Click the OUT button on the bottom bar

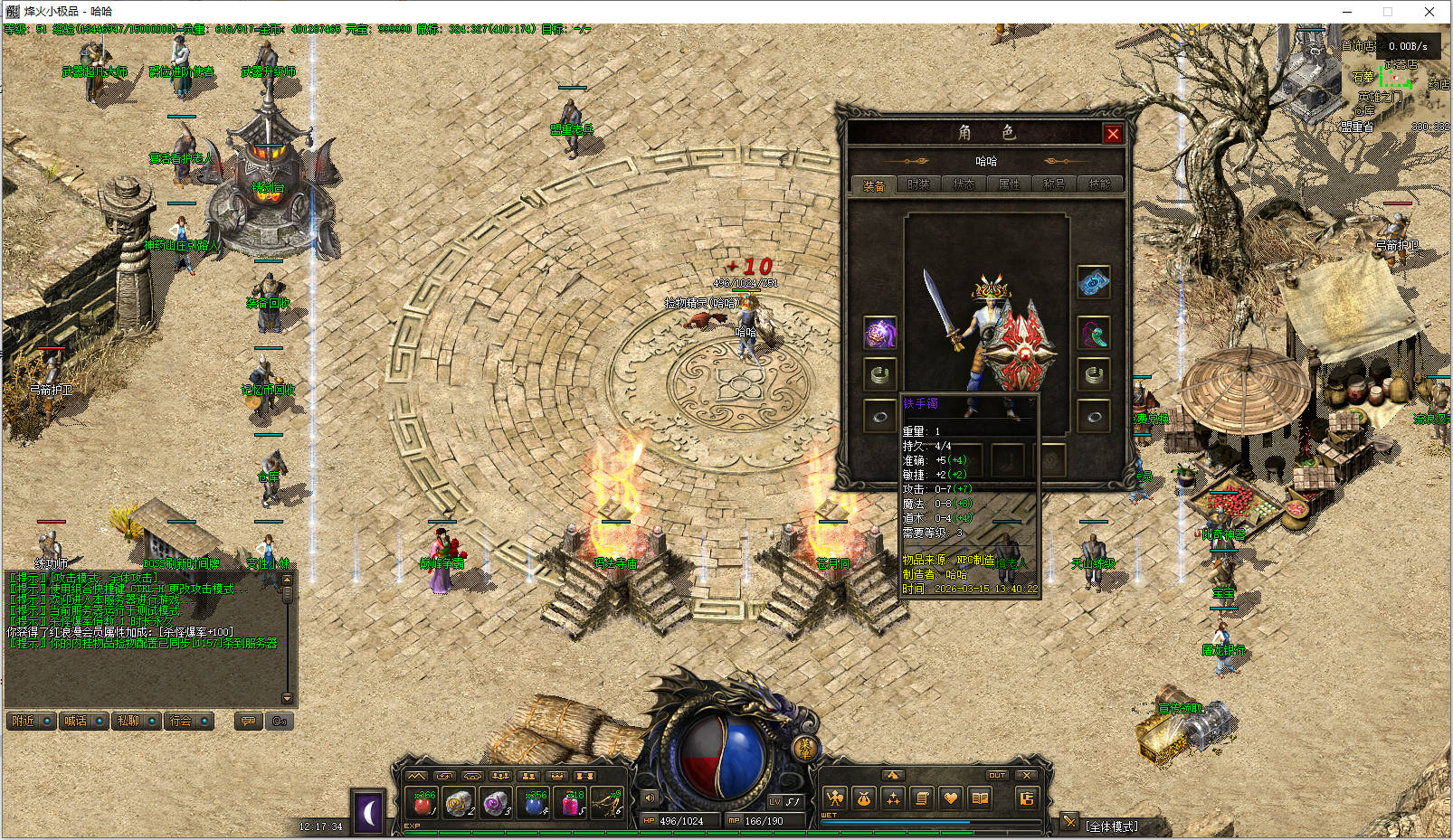(x=997, y=775)
